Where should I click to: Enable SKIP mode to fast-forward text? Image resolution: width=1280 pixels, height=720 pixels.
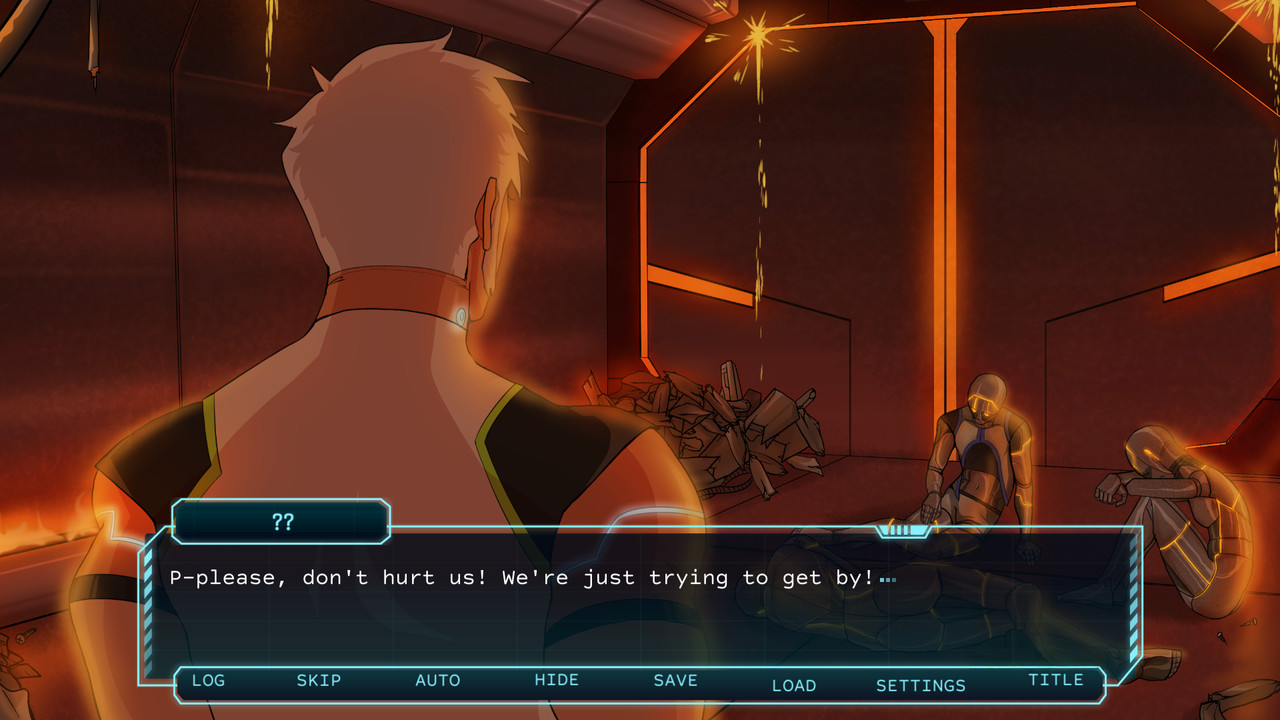tap(319, 680)
